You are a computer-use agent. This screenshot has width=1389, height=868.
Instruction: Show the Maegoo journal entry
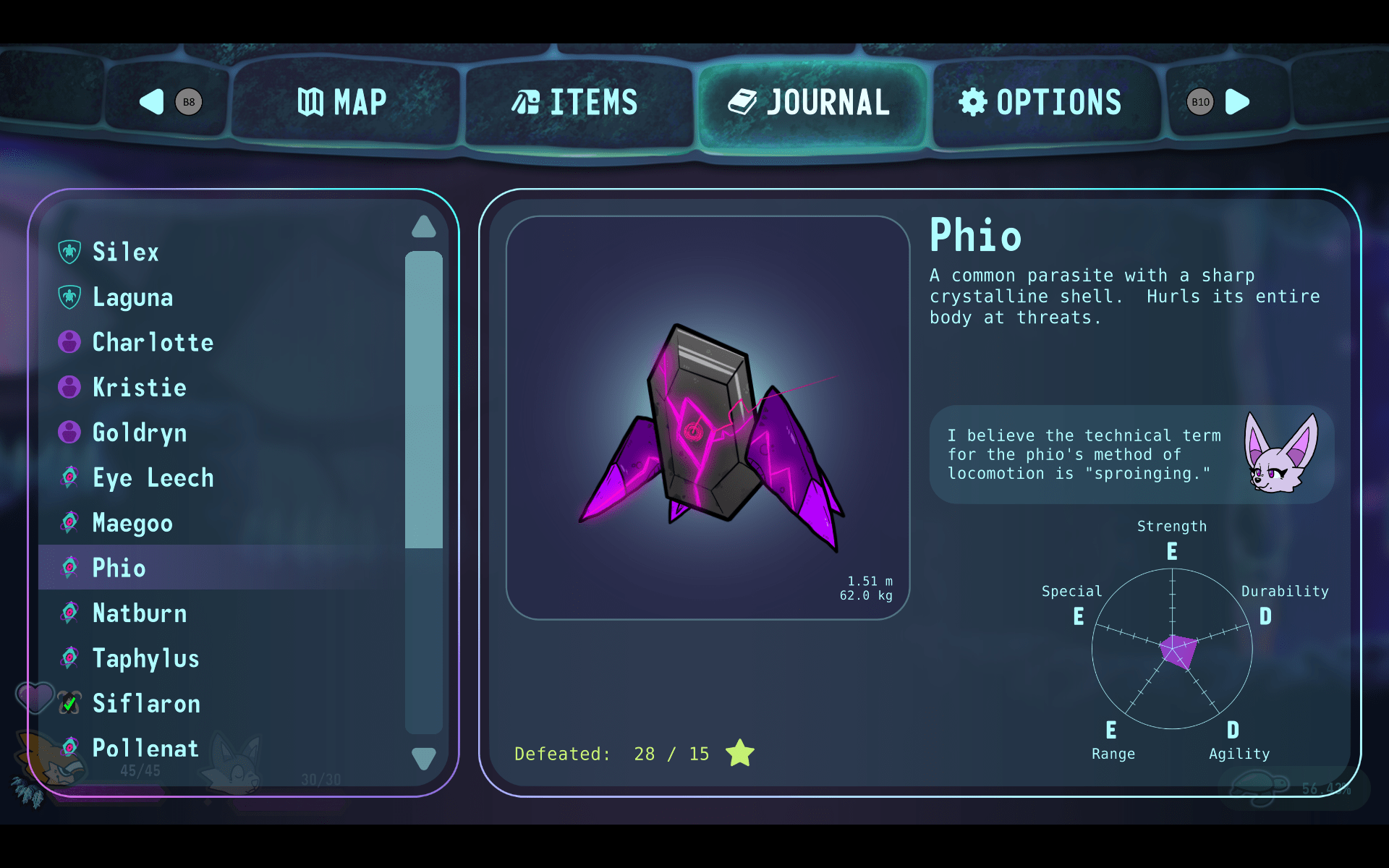pos(132,523)
